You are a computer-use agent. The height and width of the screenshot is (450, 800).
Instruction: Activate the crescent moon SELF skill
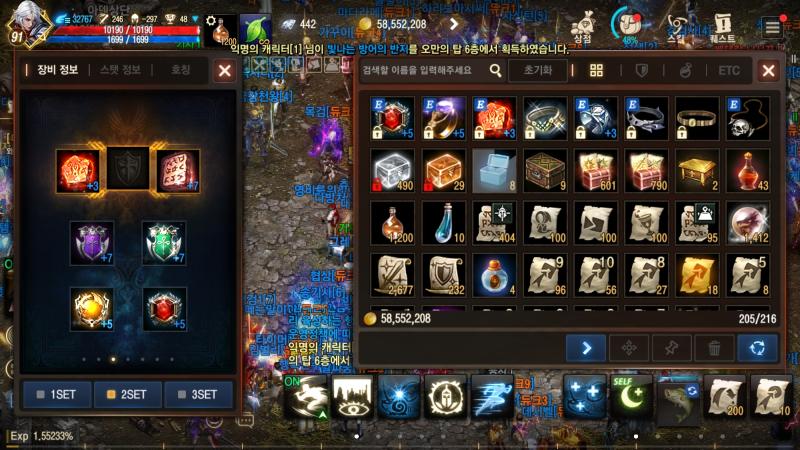point(632,397)
